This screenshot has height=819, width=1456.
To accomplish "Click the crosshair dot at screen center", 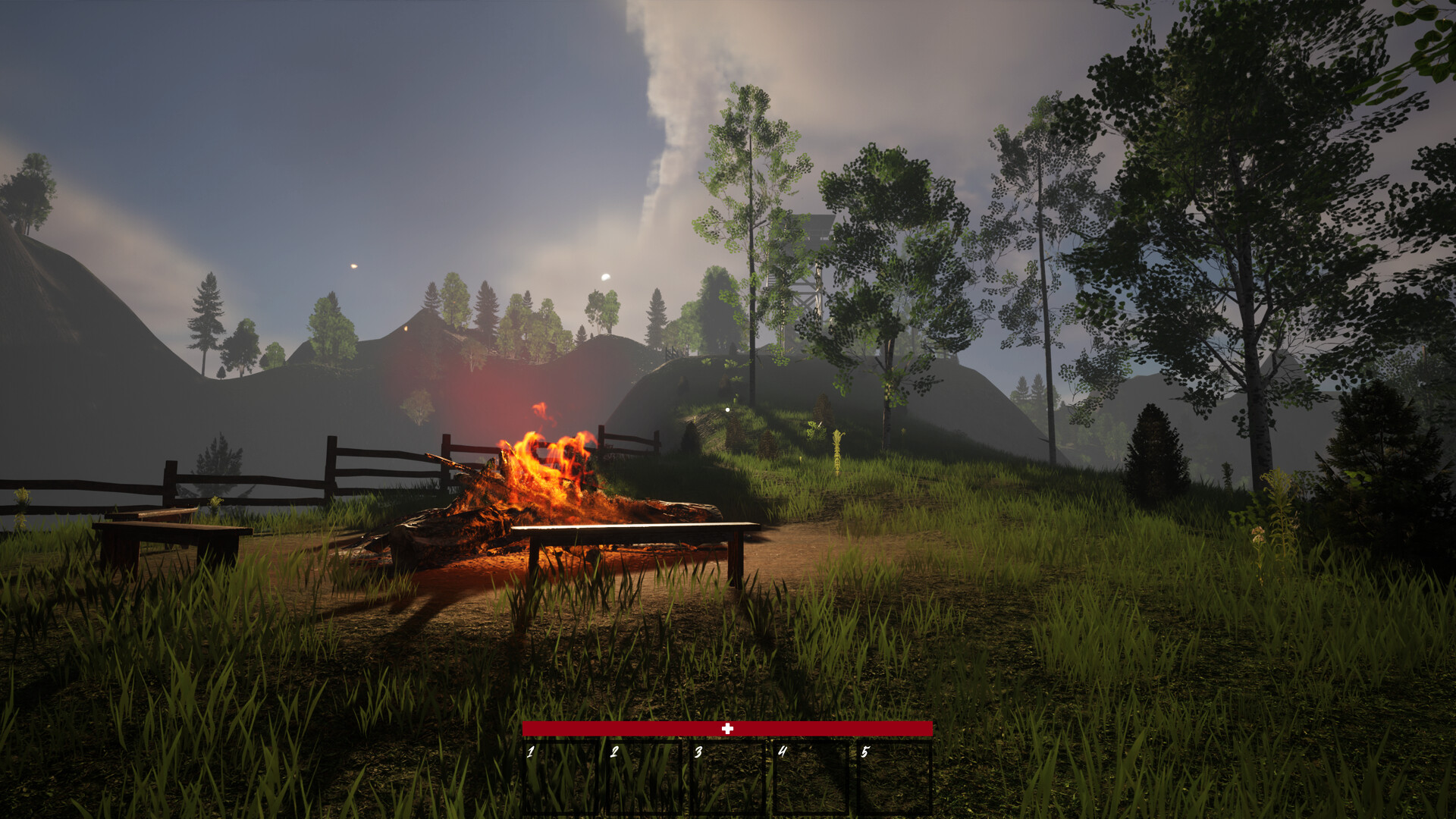I will point(726,409).
